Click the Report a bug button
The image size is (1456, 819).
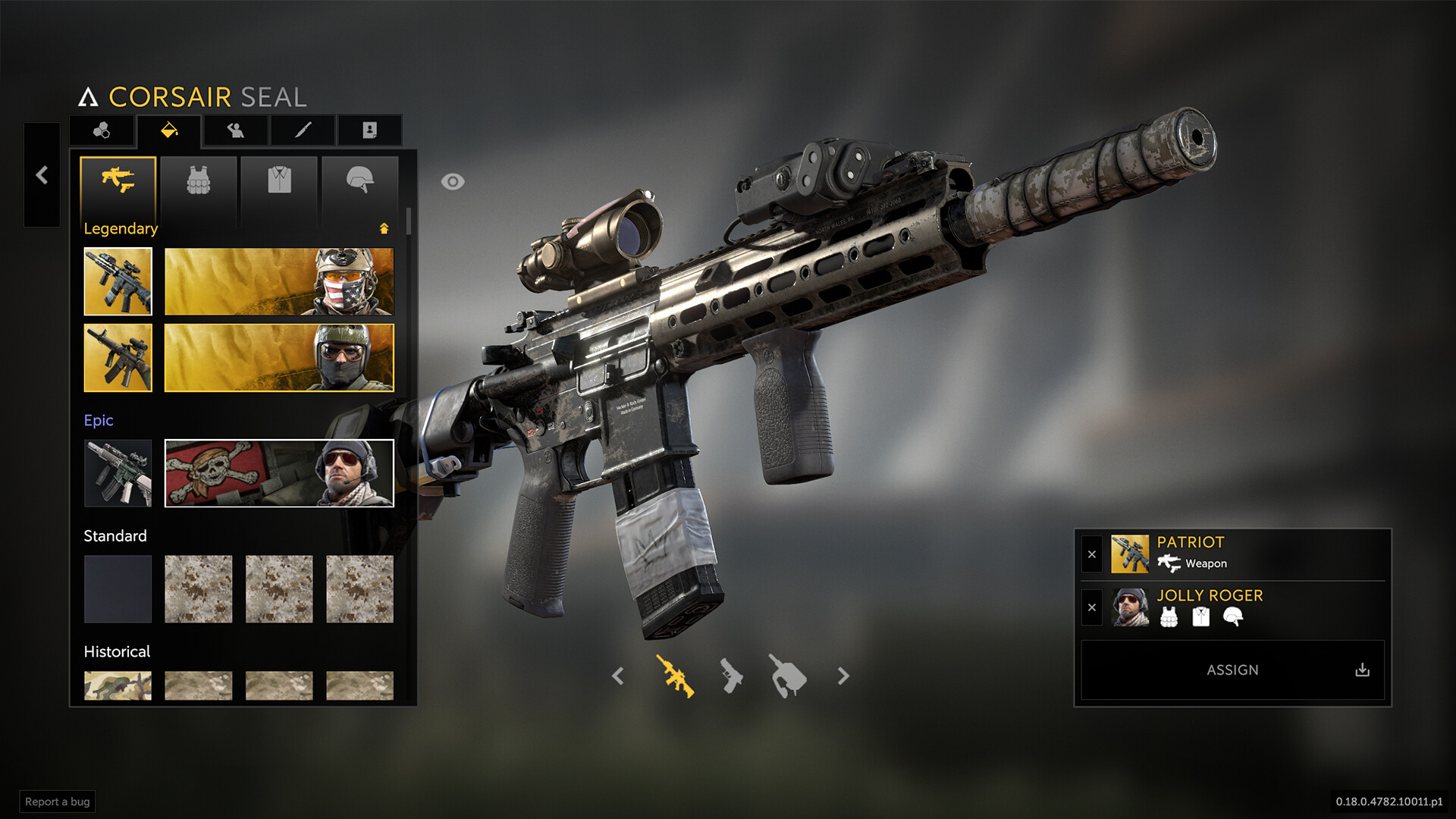tap(57, 802)
